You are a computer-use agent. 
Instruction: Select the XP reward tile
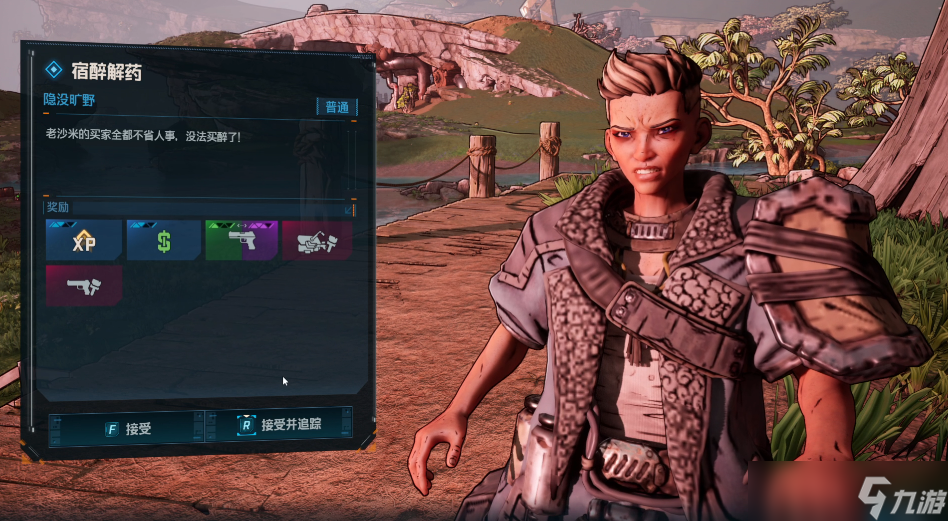(x=84, y=241)
